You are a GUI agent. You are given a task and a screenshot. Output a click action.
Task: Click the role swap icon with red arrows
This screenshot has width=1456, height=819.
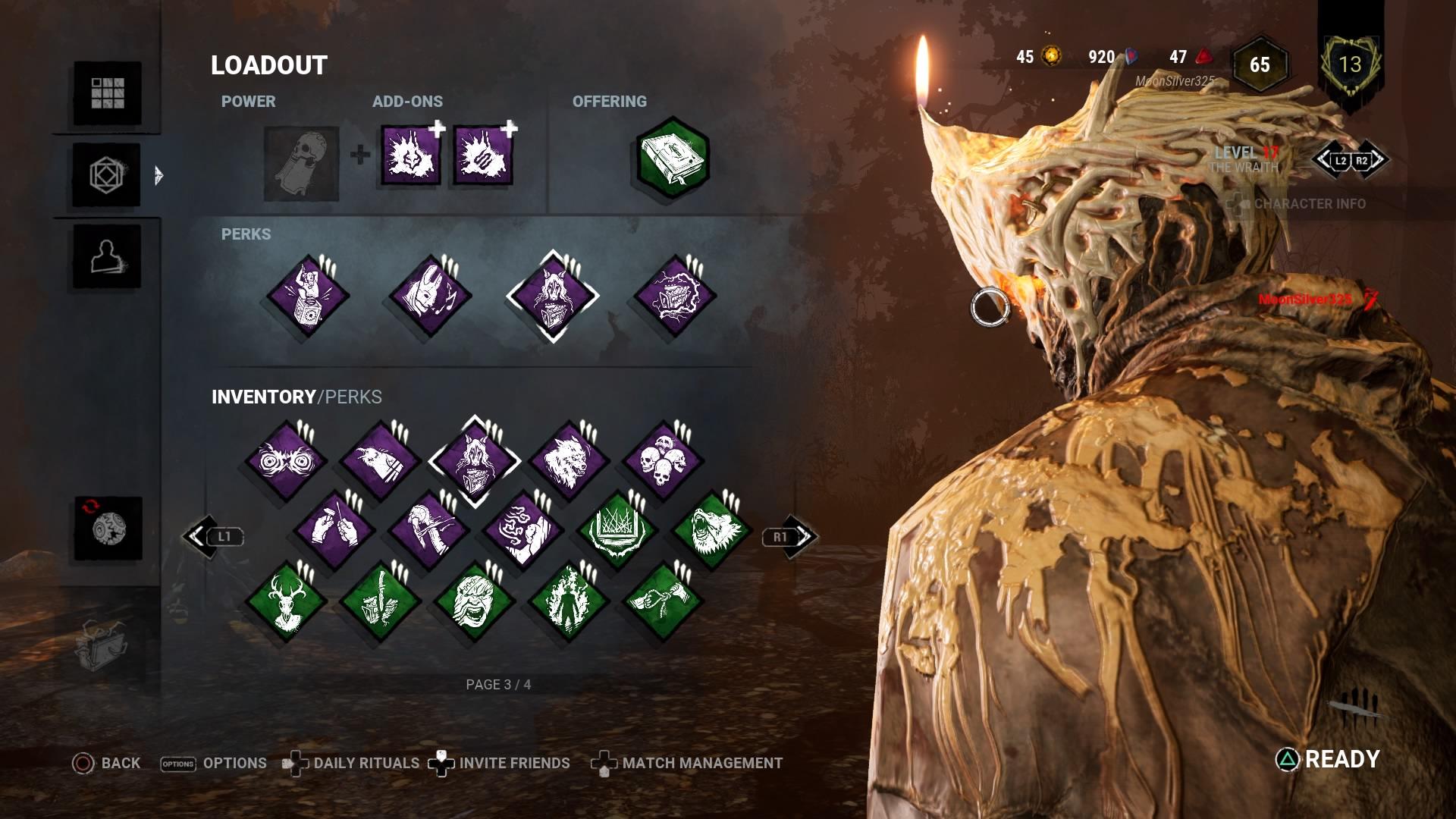(108, 529)
